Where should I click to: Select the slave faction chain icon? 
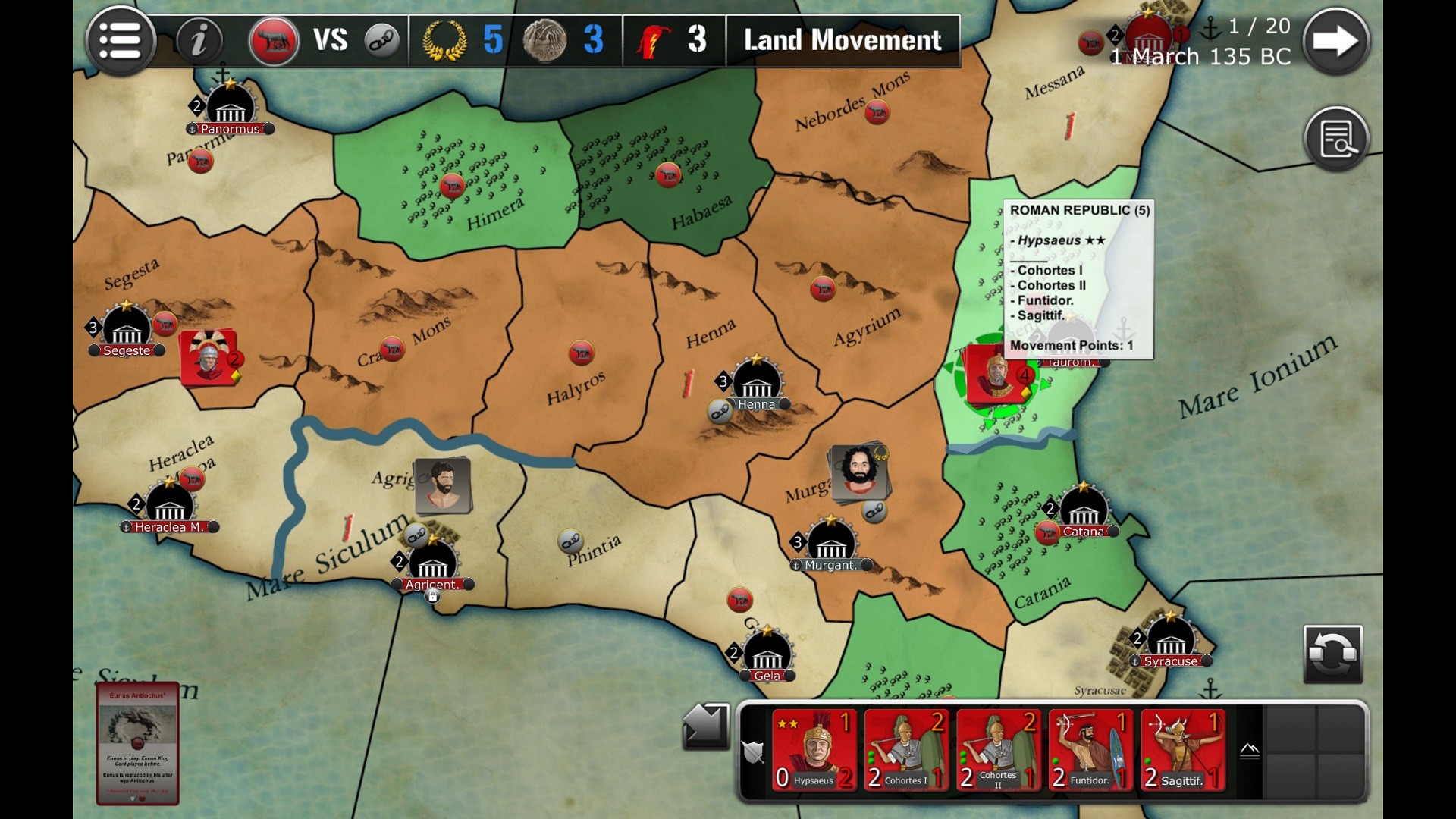381,40
